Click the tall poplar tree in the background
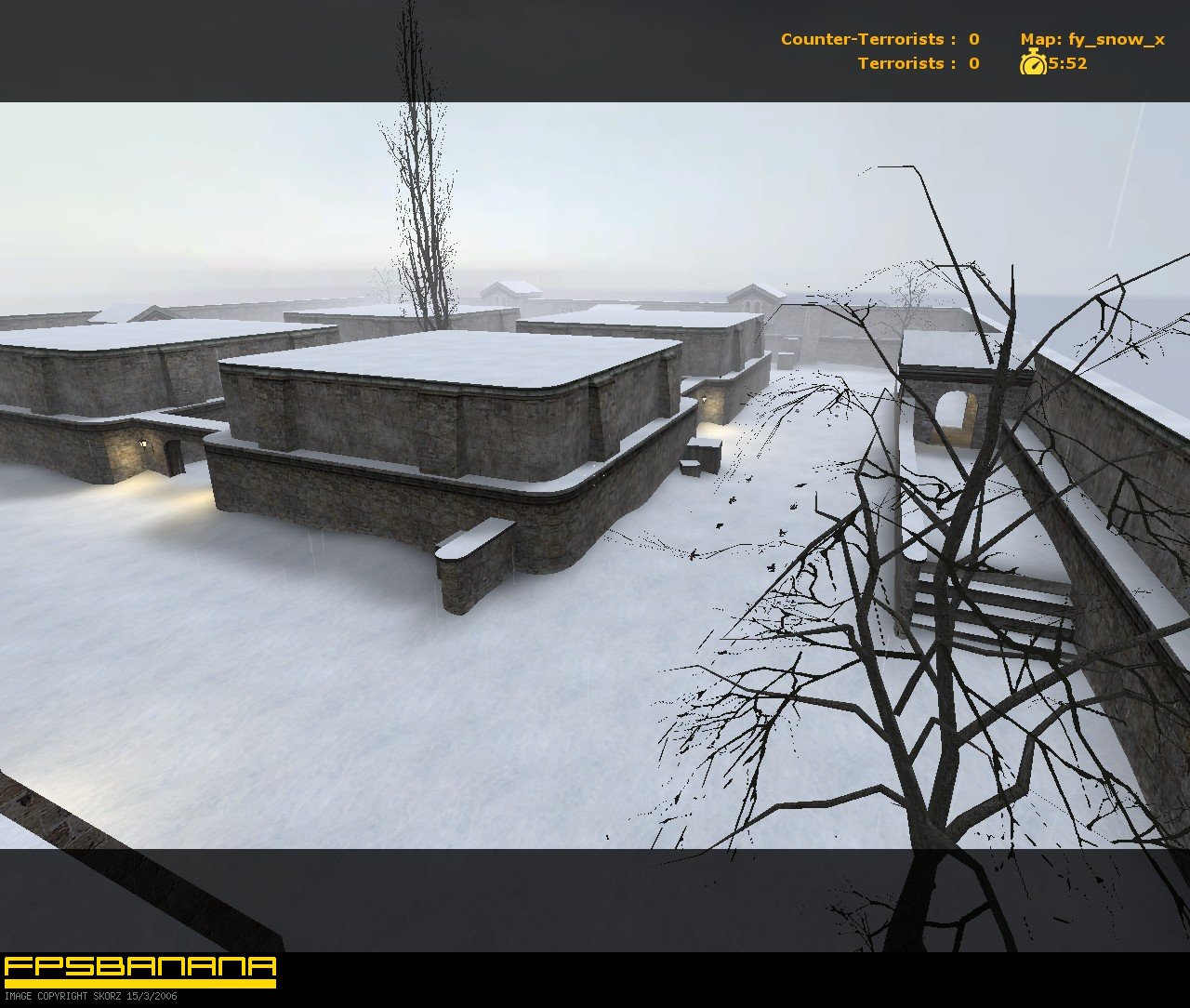 click(x=420, y=186)
